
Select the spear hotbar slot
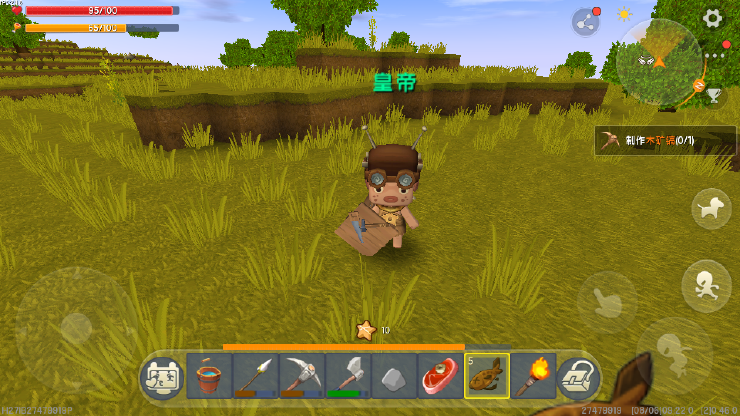(255, 377)
